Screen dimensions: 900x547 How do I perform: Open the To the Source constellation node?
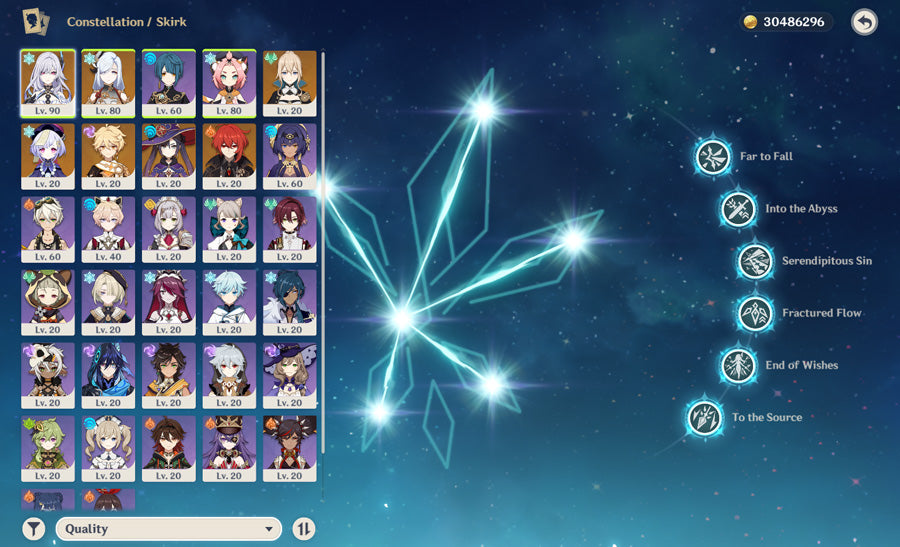[705, 417]
